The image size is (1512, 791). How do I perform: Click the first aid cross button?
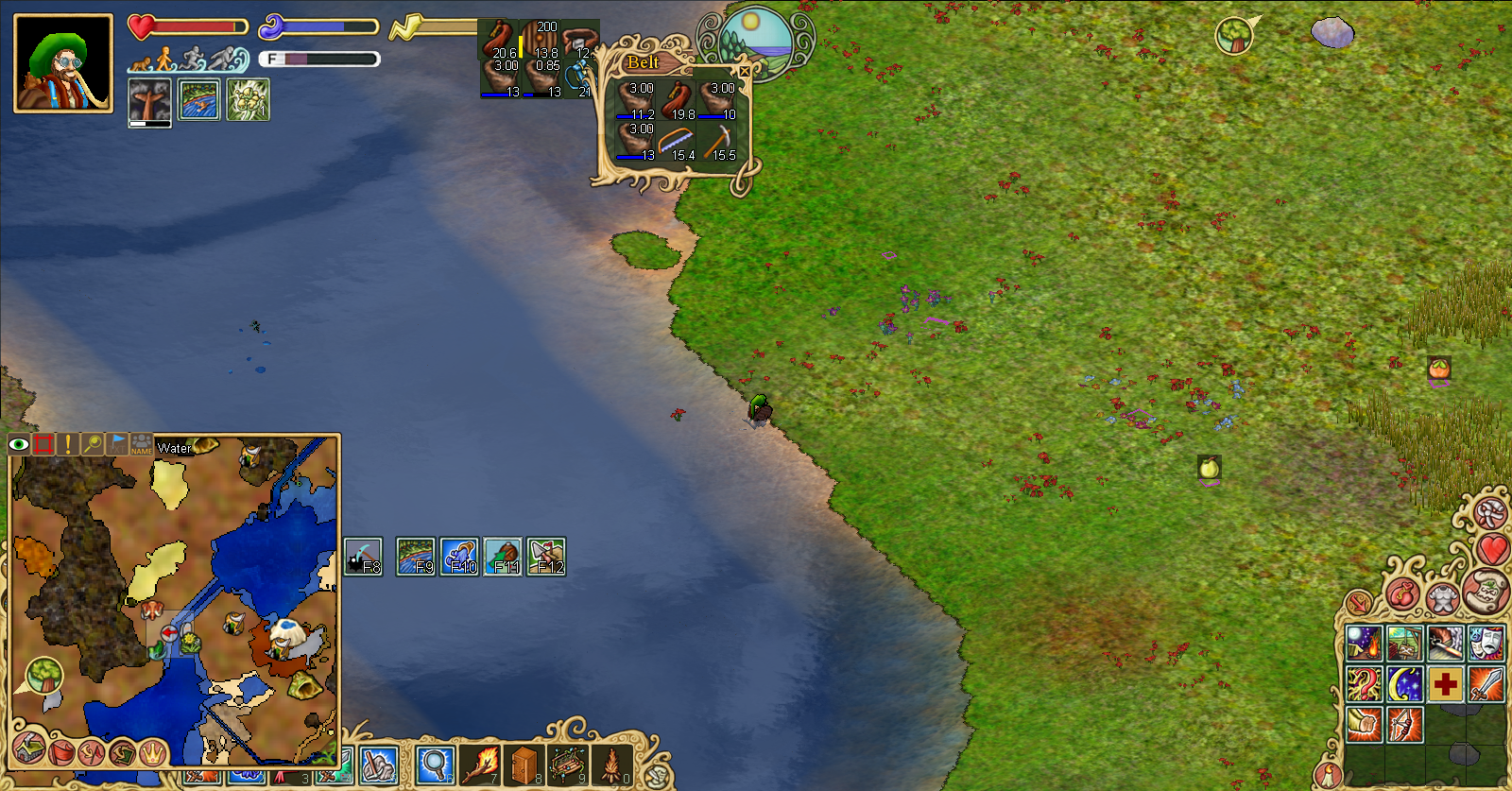1444,683
